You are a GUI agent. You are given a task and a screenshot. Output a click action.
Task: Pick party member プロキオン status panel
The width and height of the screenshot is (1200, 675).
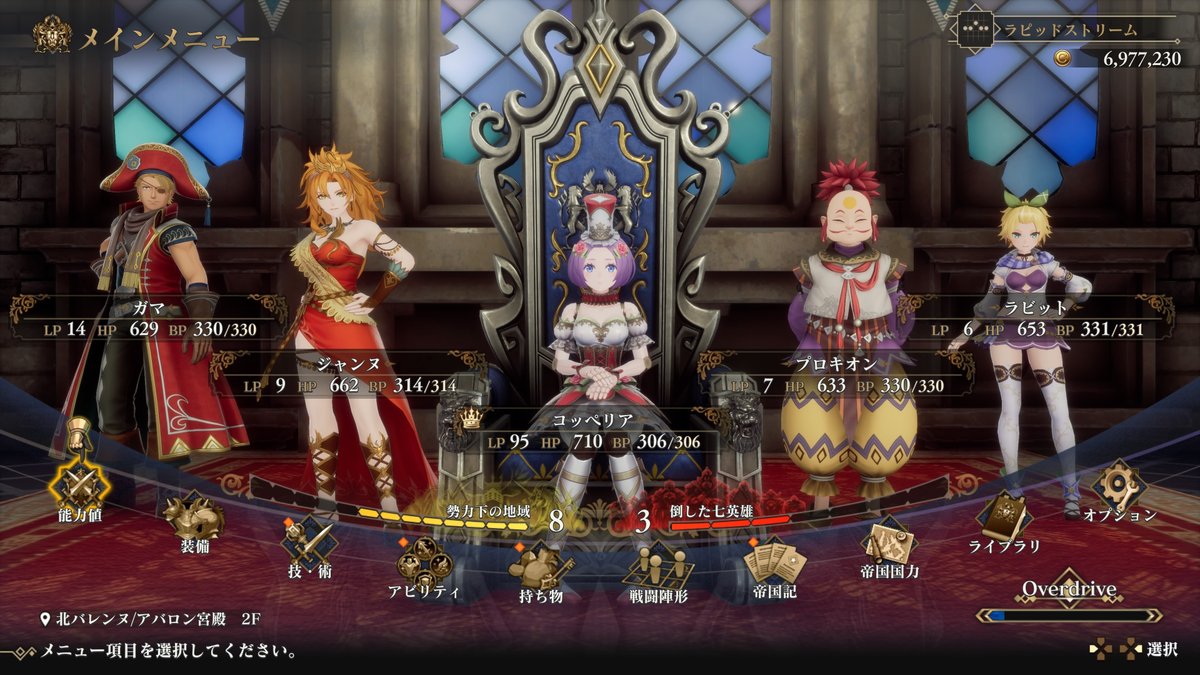[x=838, y=375]
